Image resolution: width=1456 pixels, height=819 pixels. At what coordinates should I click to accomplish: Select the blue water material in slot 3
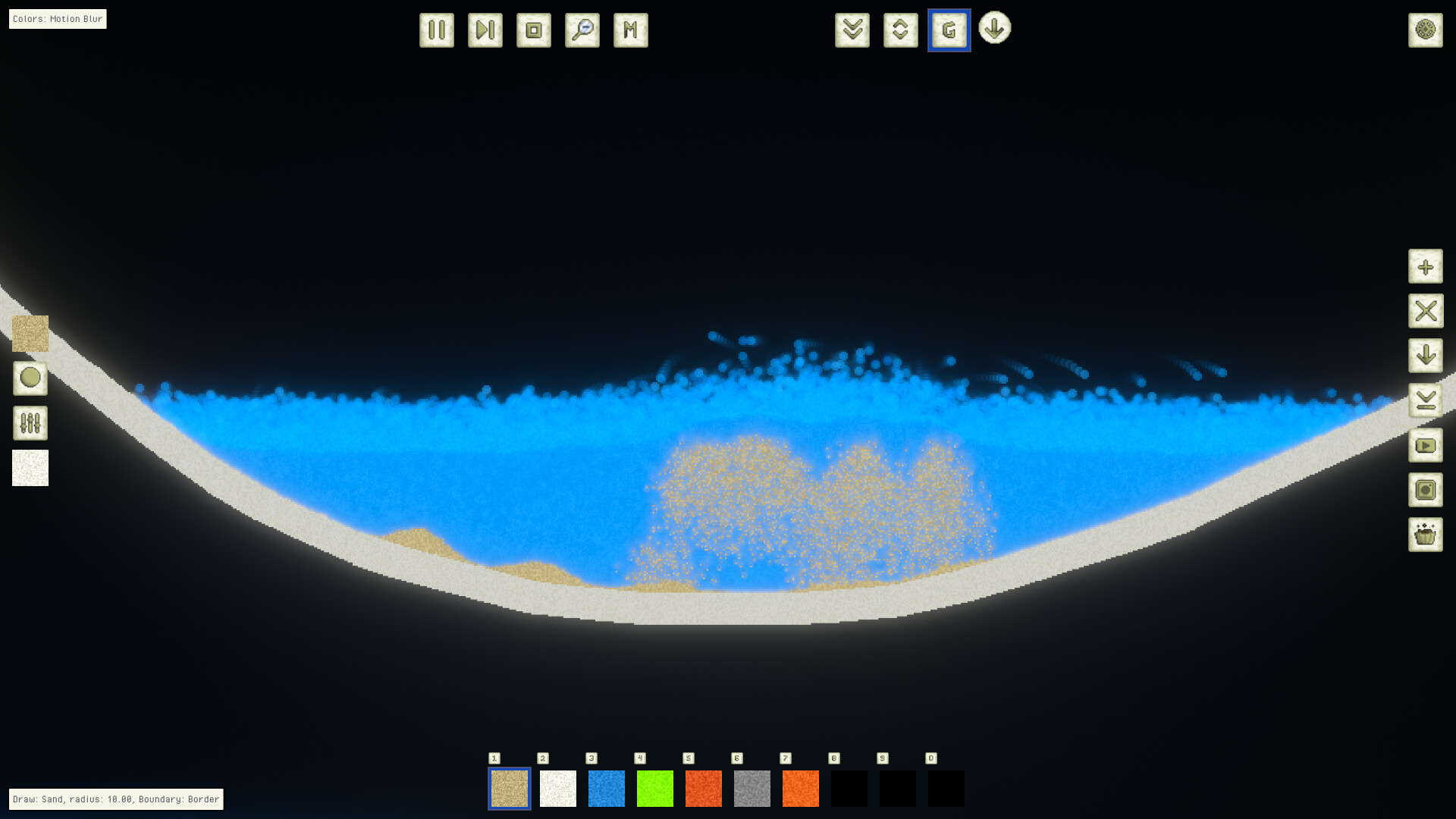click(x=606, y=789)
